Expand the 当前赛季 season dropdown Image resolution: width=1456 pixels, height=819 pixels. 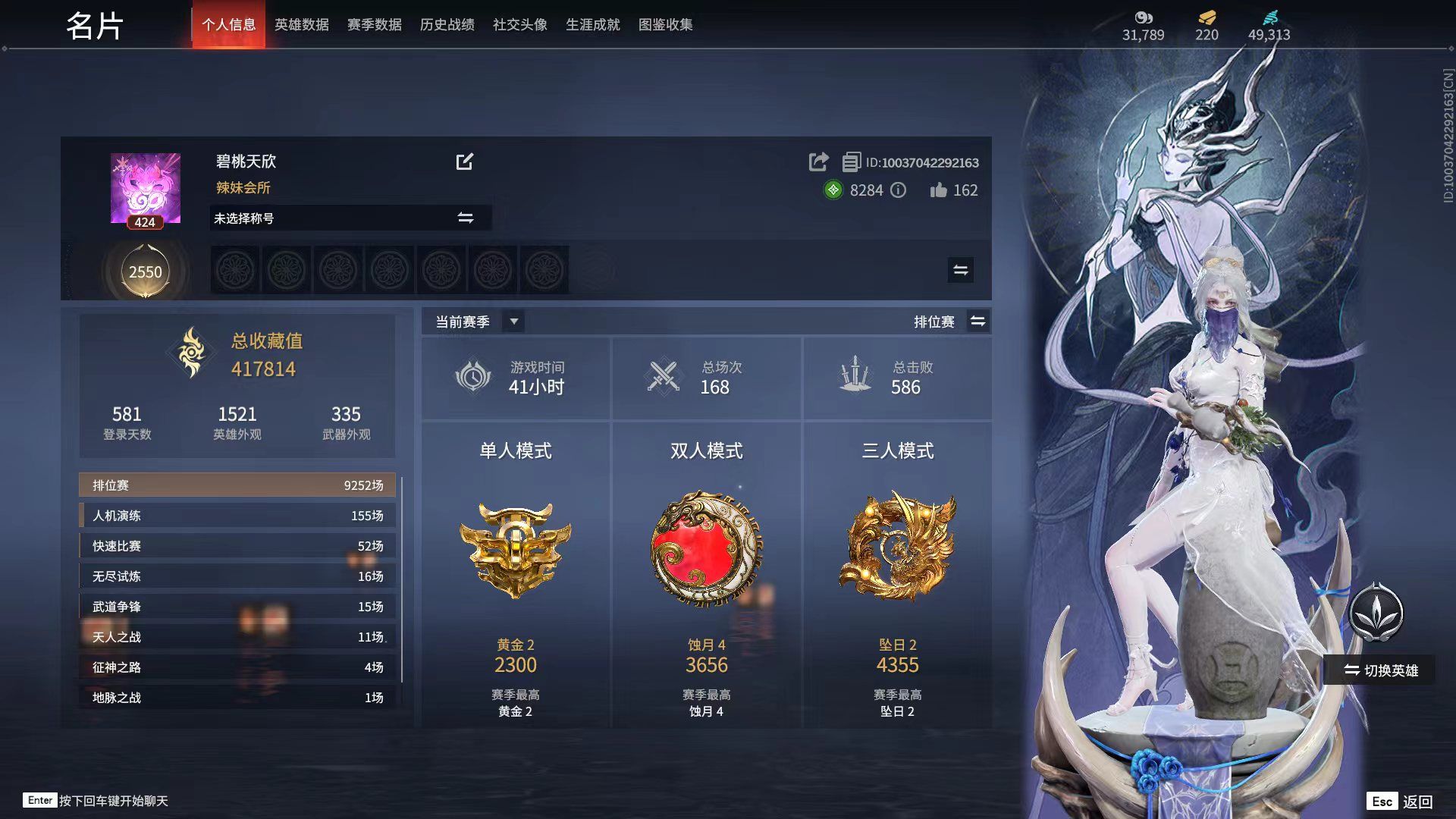pyautogui.click(x=513, y=321)
